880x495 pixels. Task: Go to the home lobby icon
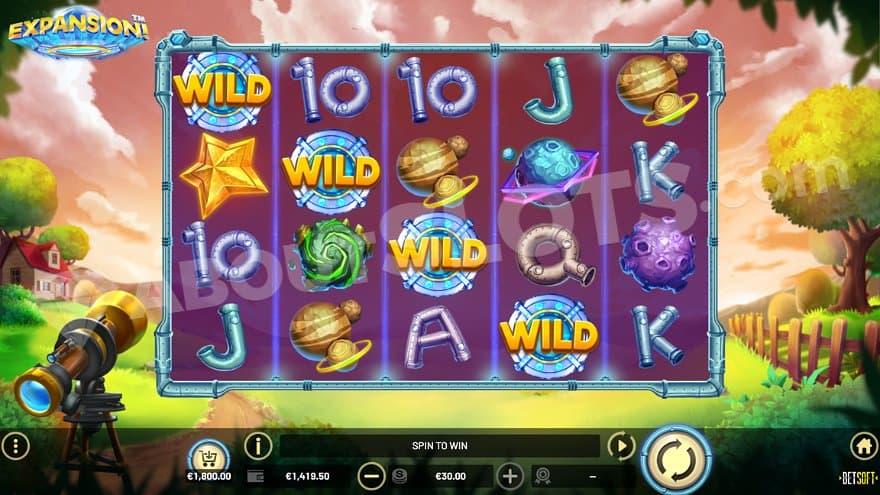pyautogui.click(x=863, y=446)
